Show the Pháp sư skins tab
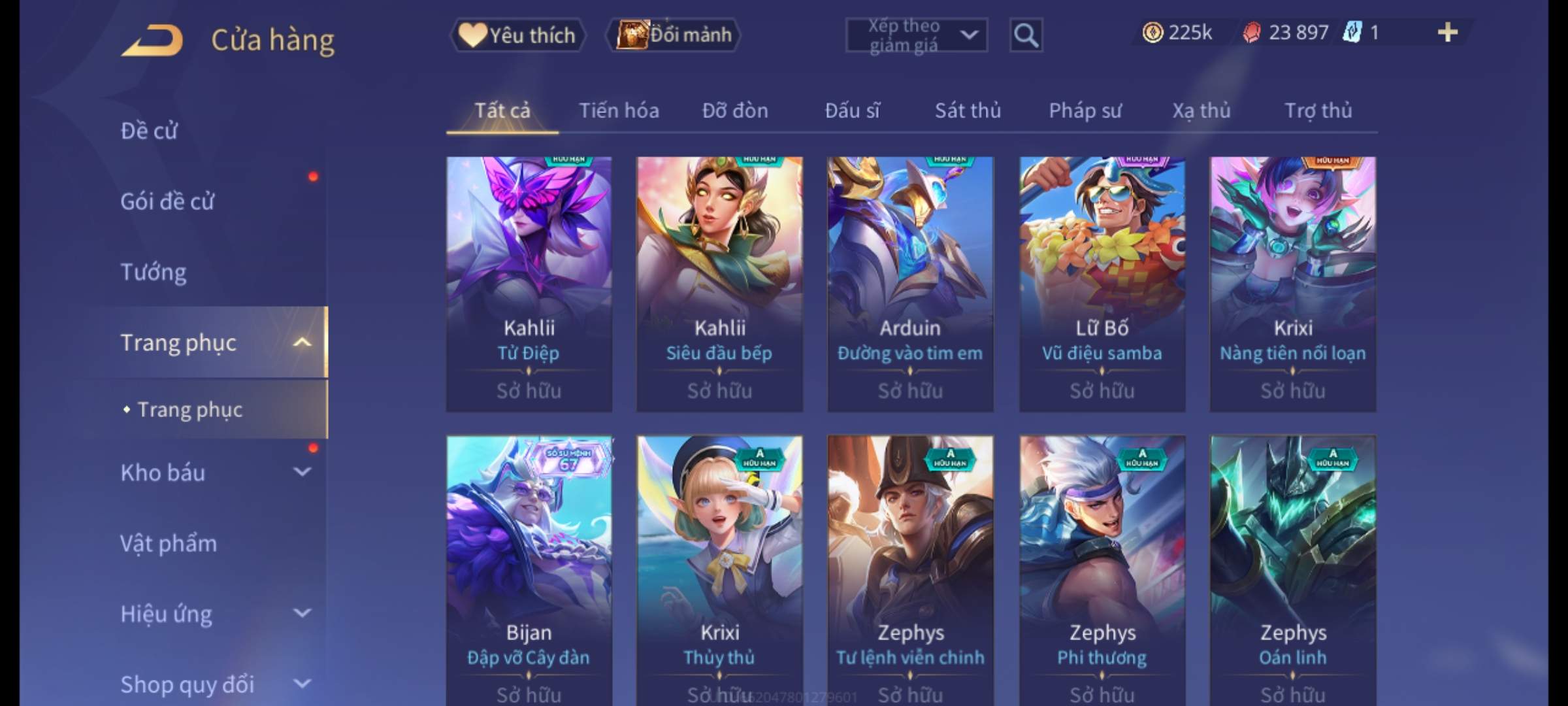Image resolution: width=1568 pixels, height=706 pixels. click(1085, 110)
